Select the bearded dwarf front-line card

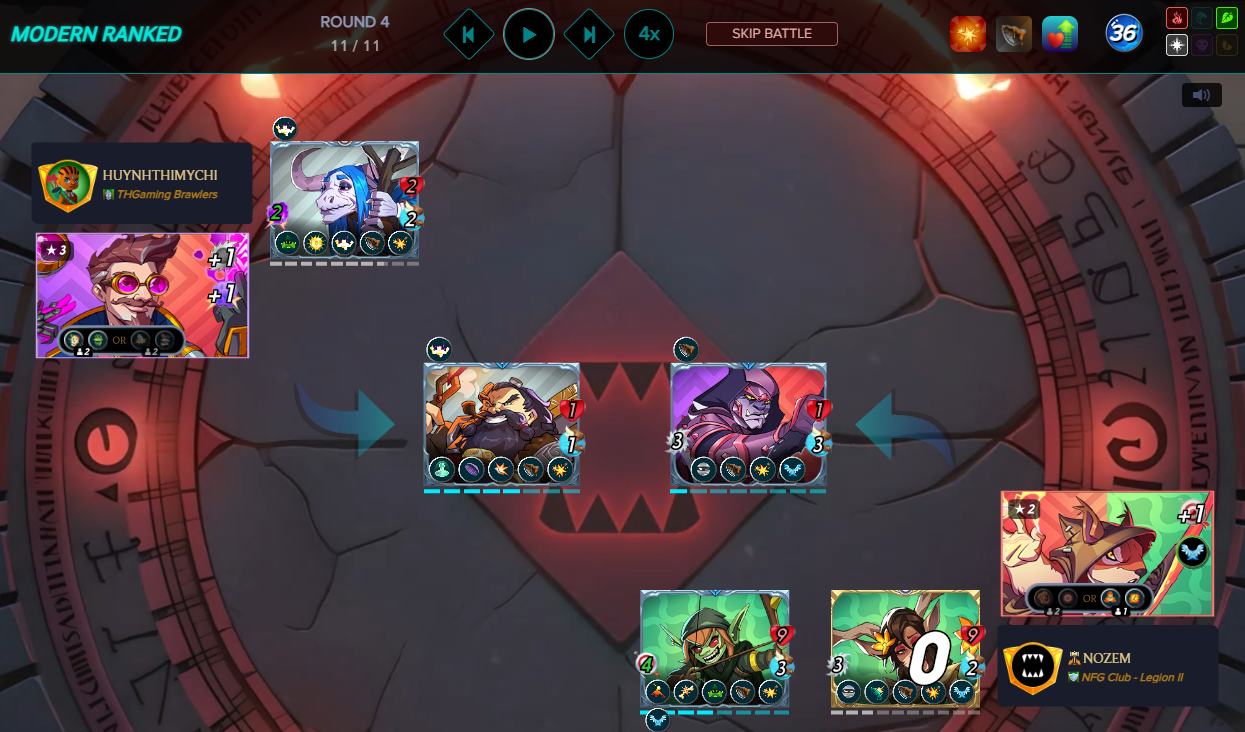click(501, 424)
